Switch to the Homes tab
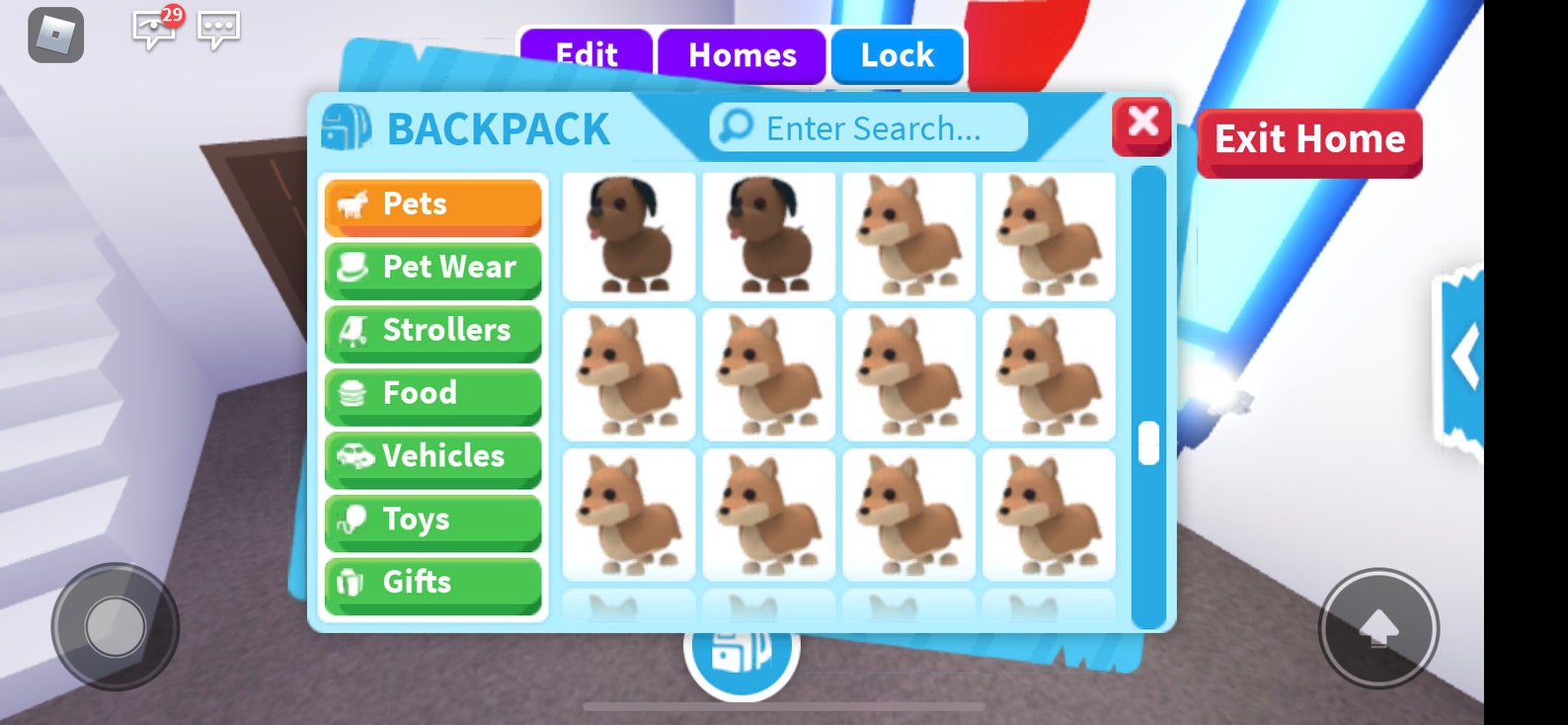This screenshot has height=725, width=1568. click(743, 55)
